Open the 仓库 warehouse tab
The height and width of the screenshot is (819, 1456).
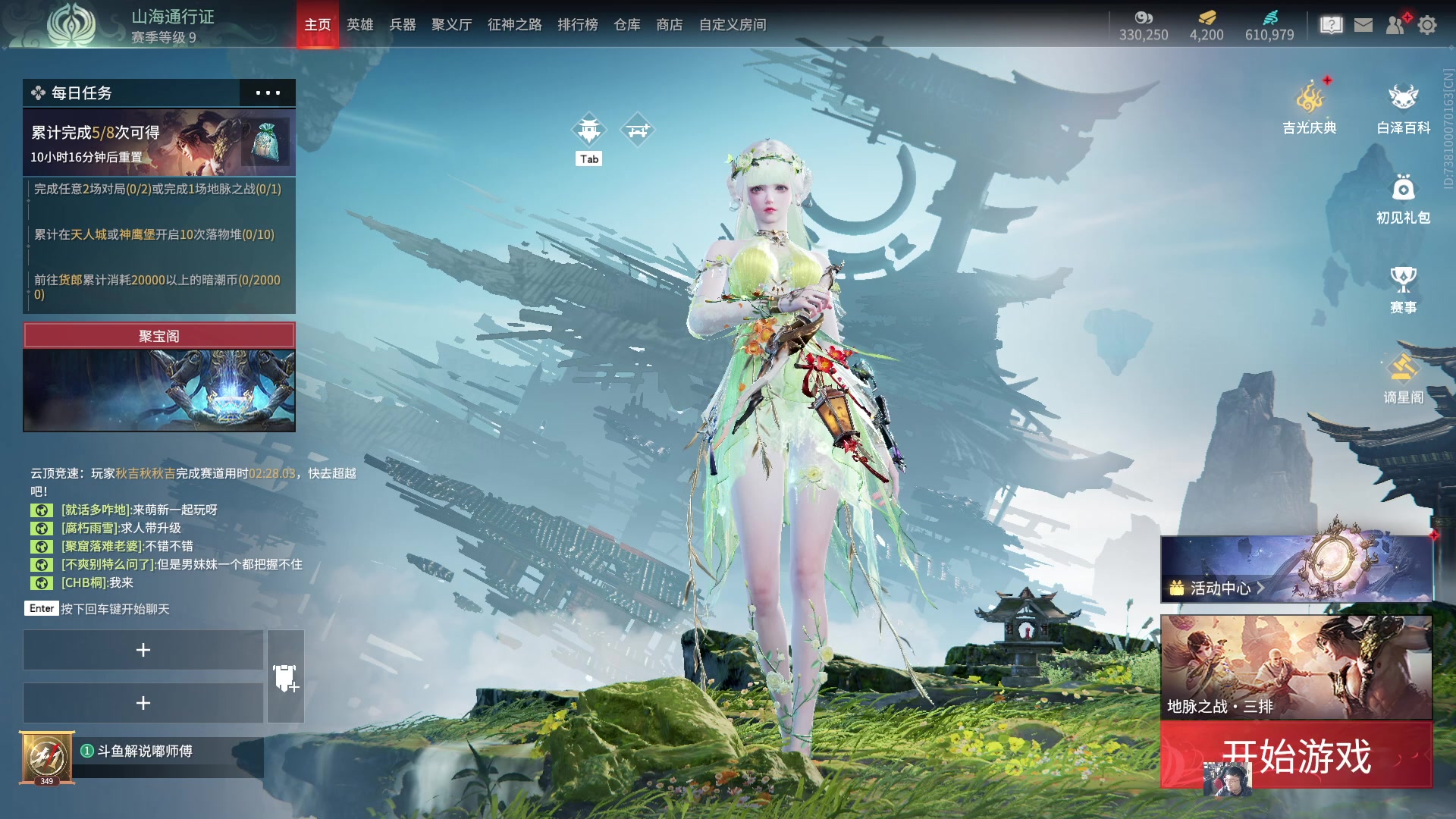(627, 25)
